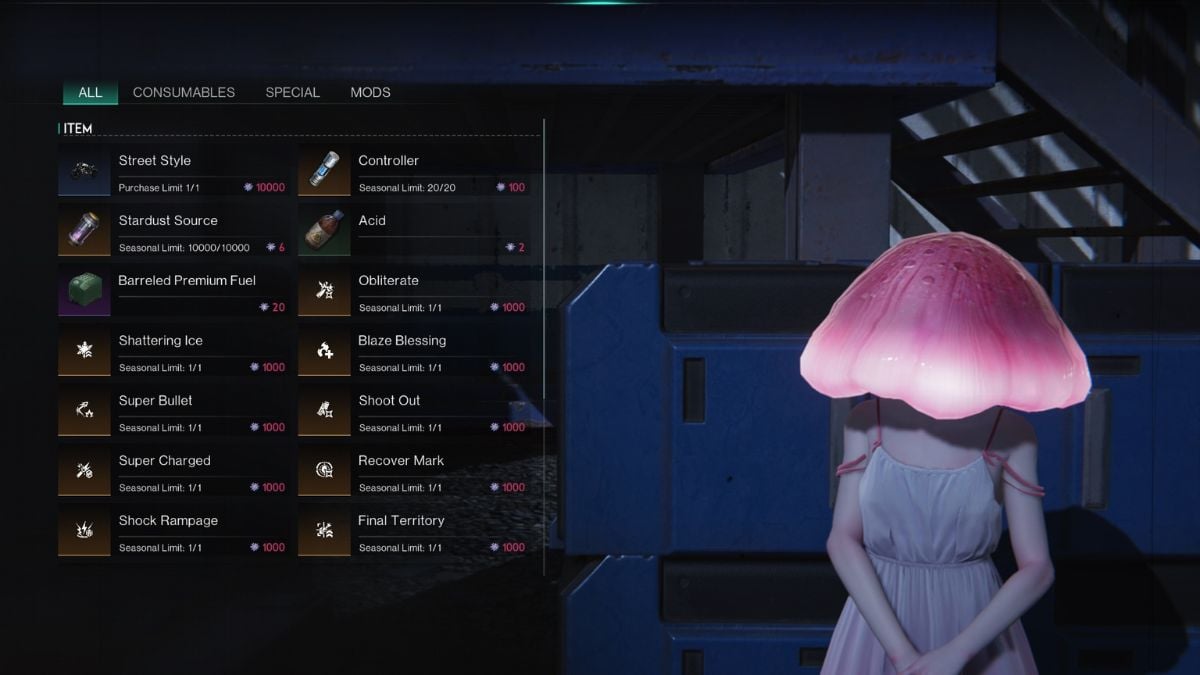Select the Super Bullet mod
Viewport: 1200px width, 675px height.
[x=173, y=411]
